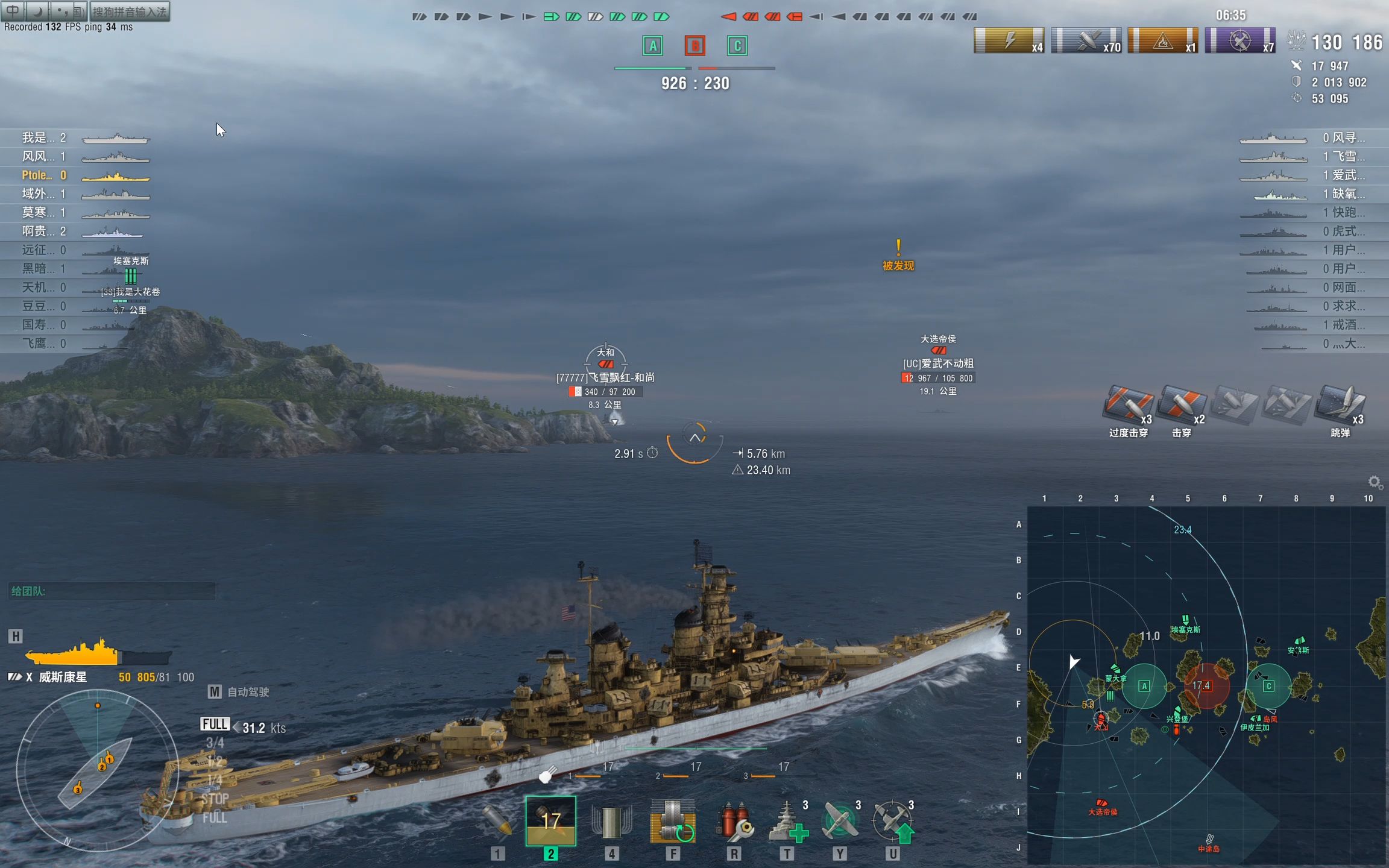Open the minimap settings gear
The width and height of the screenshot is (1389, 868).
1375,482
